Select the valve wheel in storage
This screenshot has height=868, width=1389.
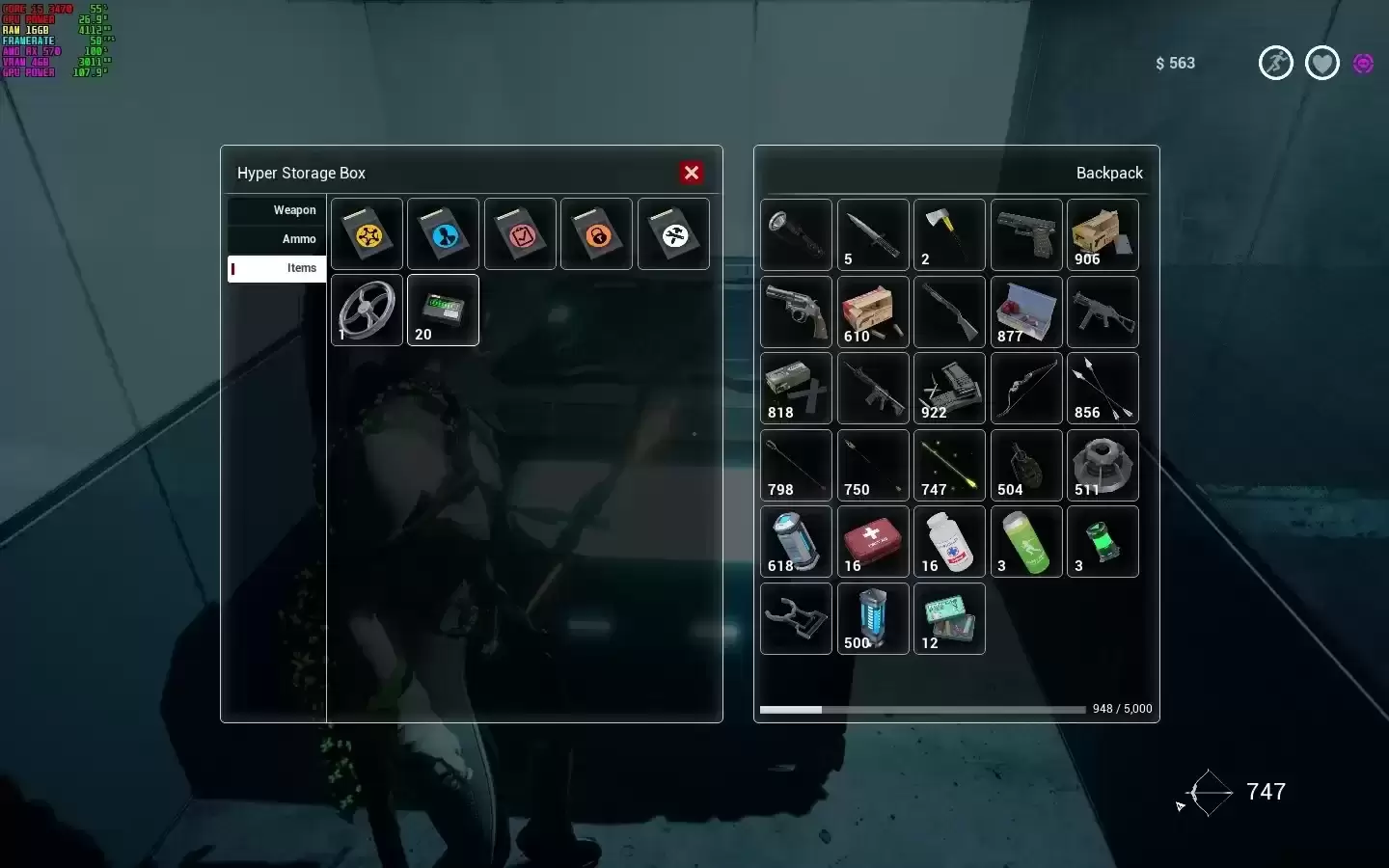pyautogui.click(x=367, y=311)
